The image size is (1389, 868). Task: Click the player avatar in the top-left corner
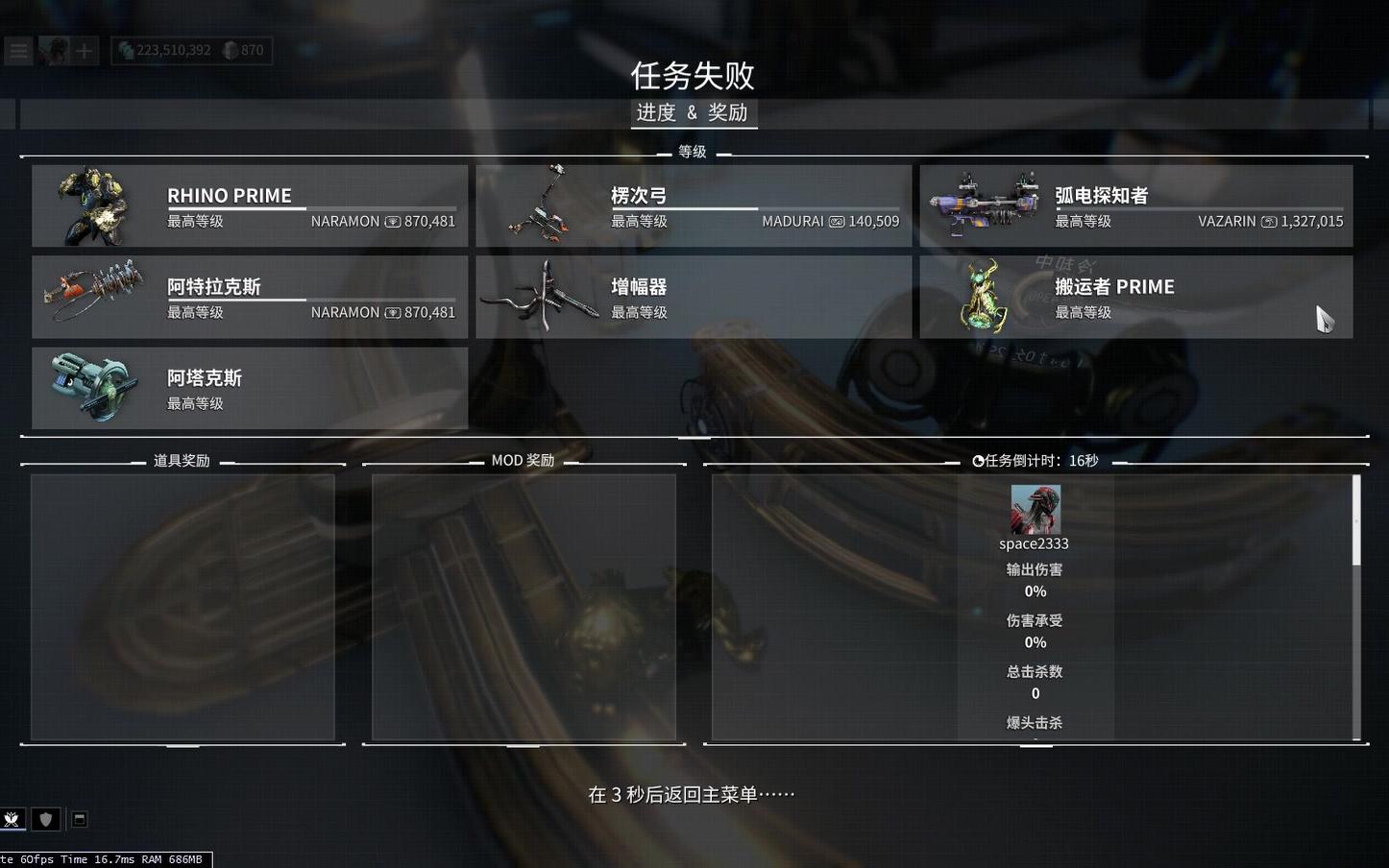coord(55,50)
